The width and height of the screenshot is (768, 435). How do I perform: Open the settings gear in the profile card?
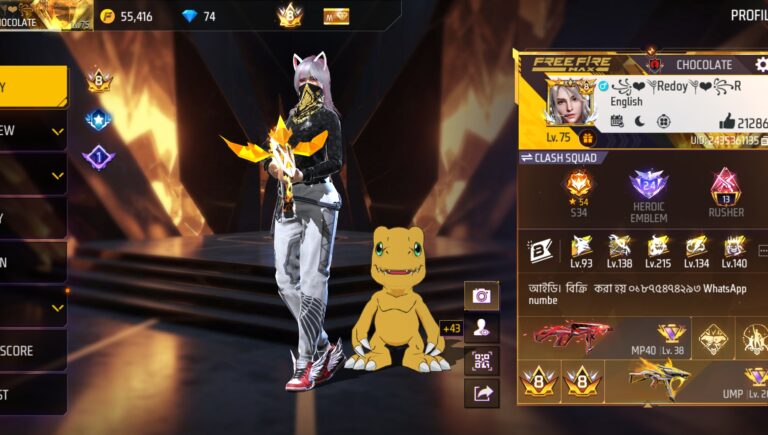(x=761, y=65)
